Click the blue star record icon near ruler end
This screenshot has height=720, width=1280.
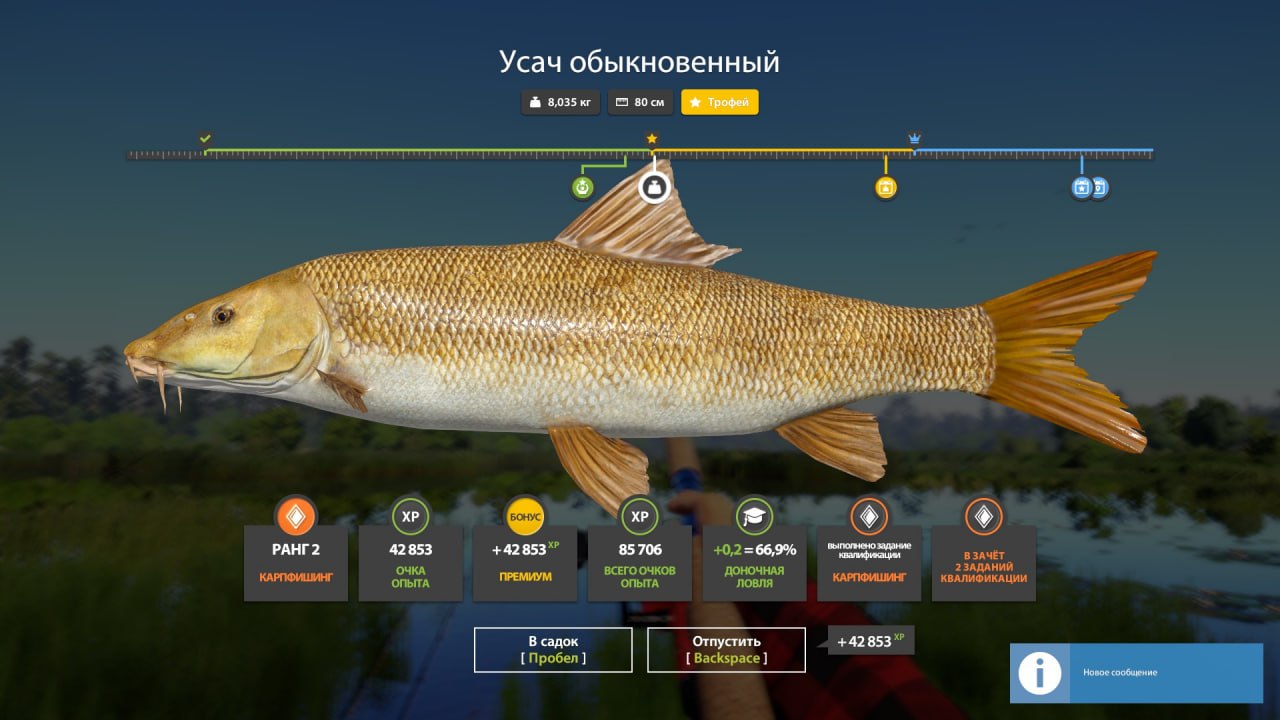pos(1081,187)
